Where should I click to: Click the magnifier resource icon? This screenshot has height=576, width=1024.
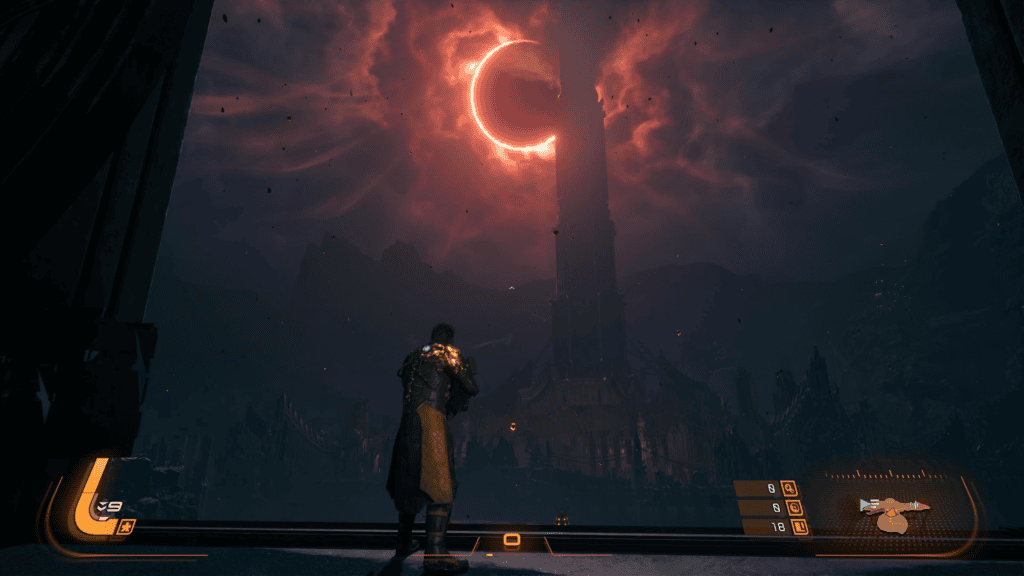pos(789,489)
